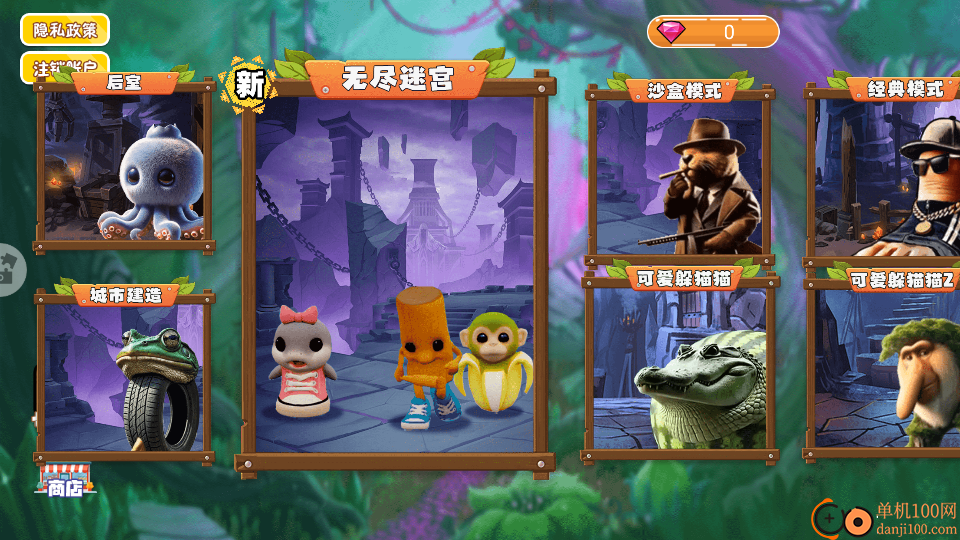Open the 商店 shop
Screen dimensions: 960x540
click(x=65, y=480)
